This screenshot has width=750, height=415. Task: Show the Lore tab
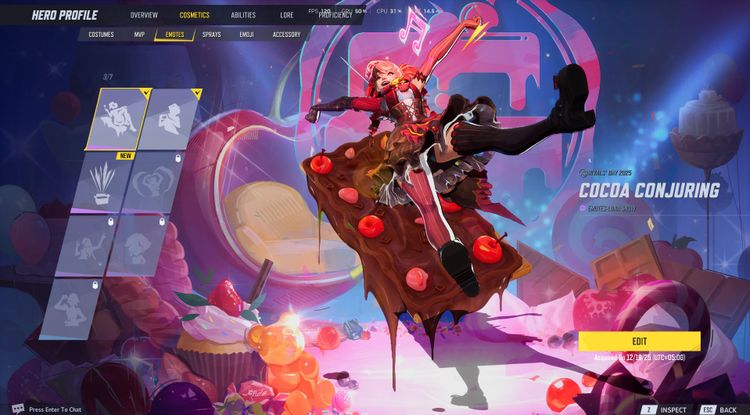(287, 15)
